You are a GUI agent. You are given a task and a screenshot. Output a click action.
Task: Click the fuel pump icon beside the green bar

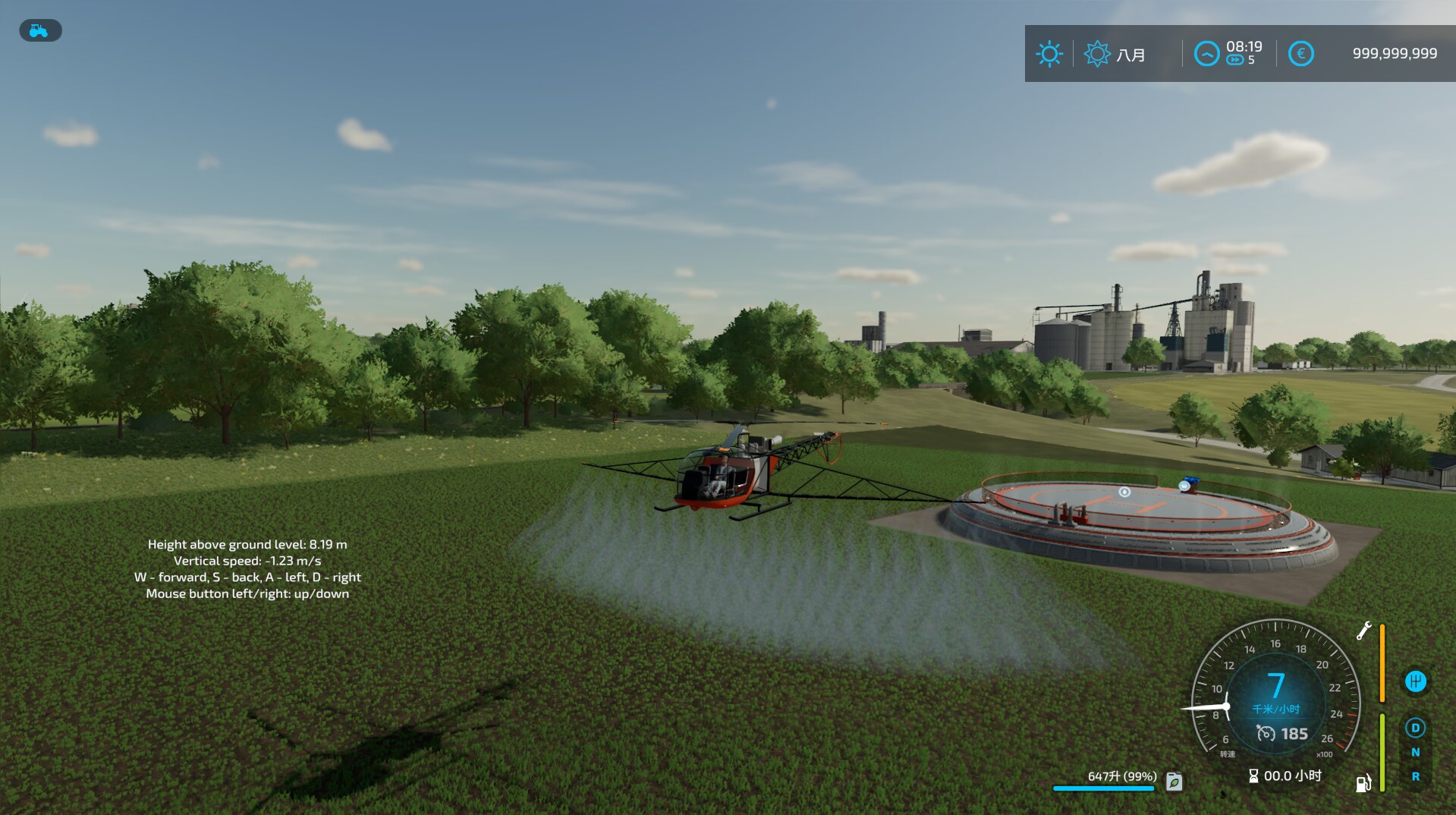[x=1362, y=783]
